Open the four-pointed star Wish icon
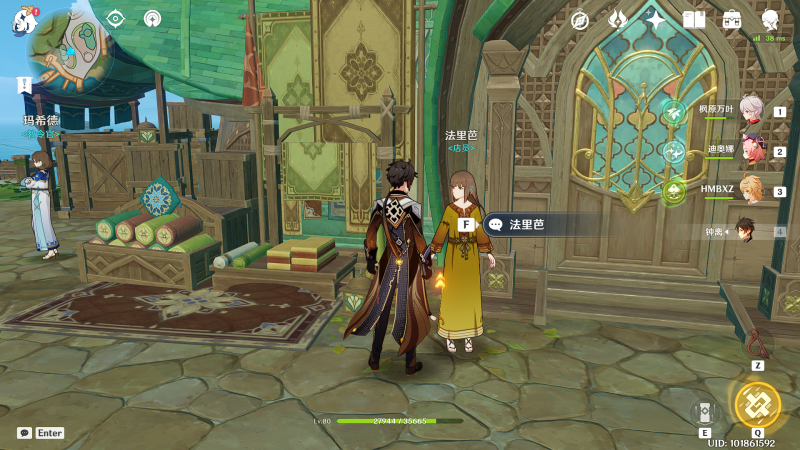The image size is (800, 450). (x=656, y=20)
